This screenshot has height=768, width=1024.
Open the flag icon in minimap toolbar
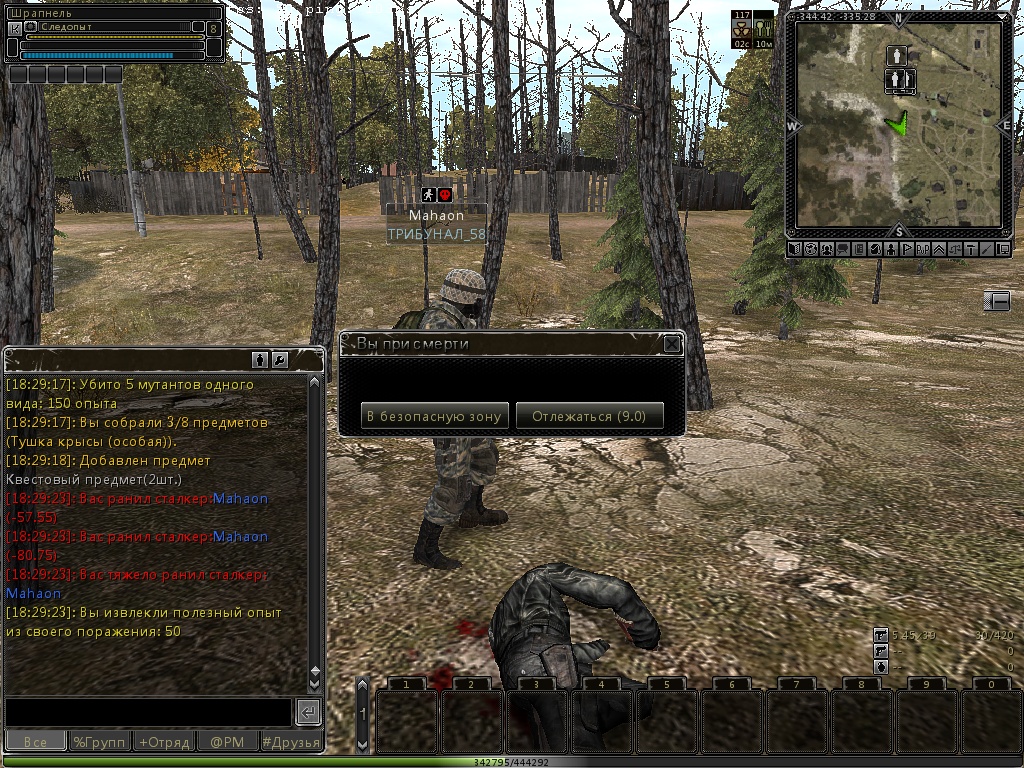click(x=906, y=249)
